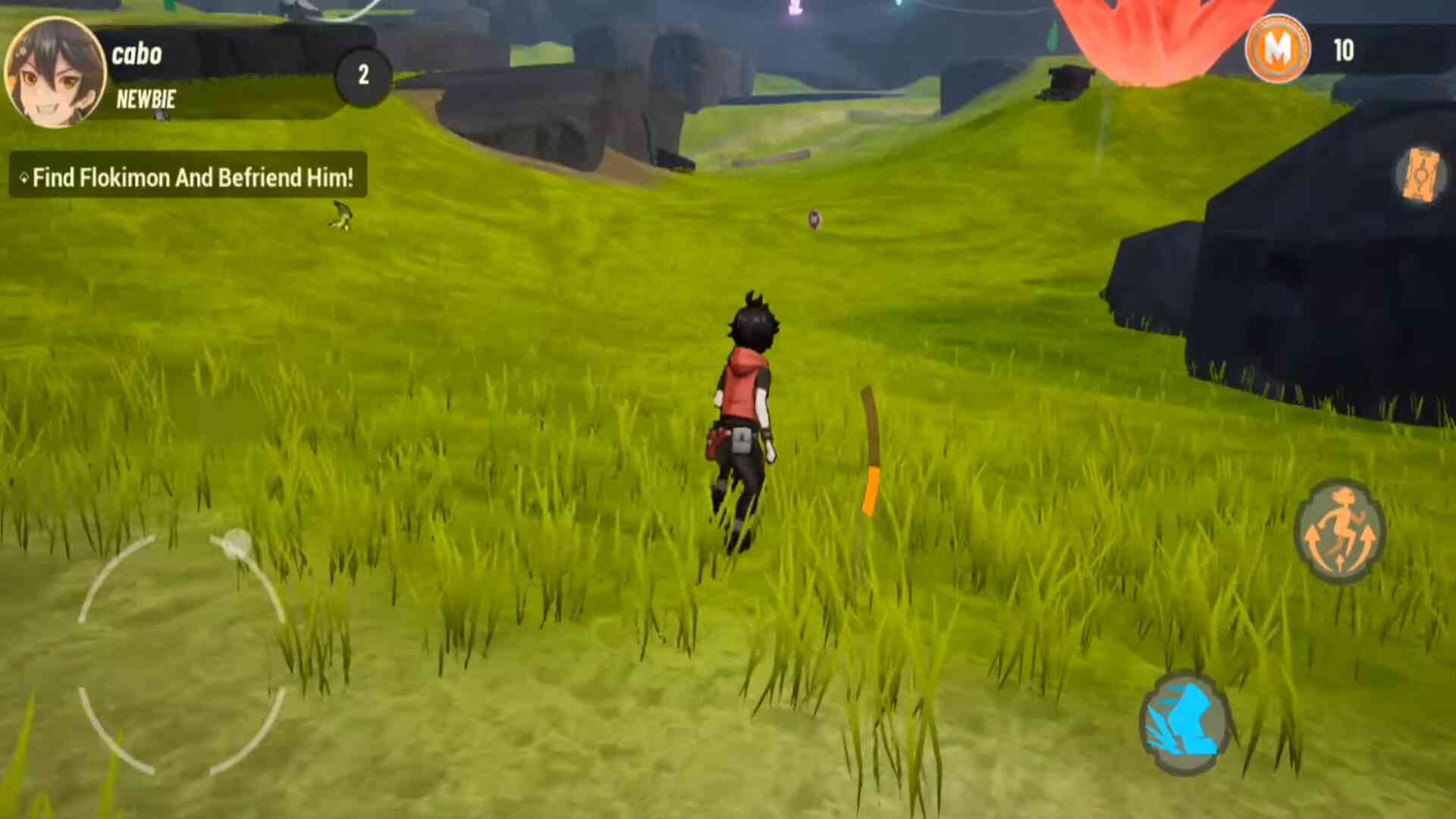Open cabo's player profile portrait

pyautogui.click(x=55, y=72)
